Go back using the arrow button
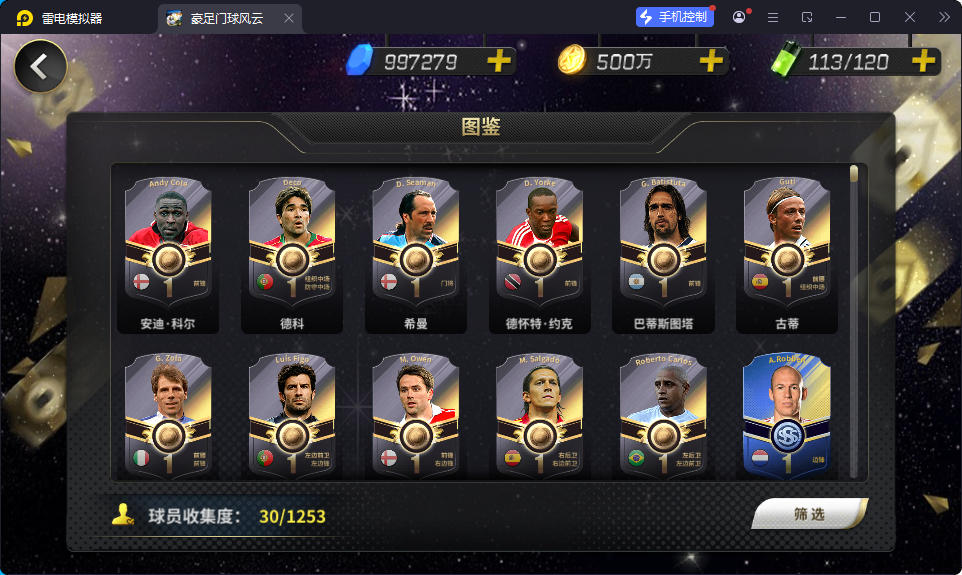Screen dimensions: 962x575 (40, 67)
